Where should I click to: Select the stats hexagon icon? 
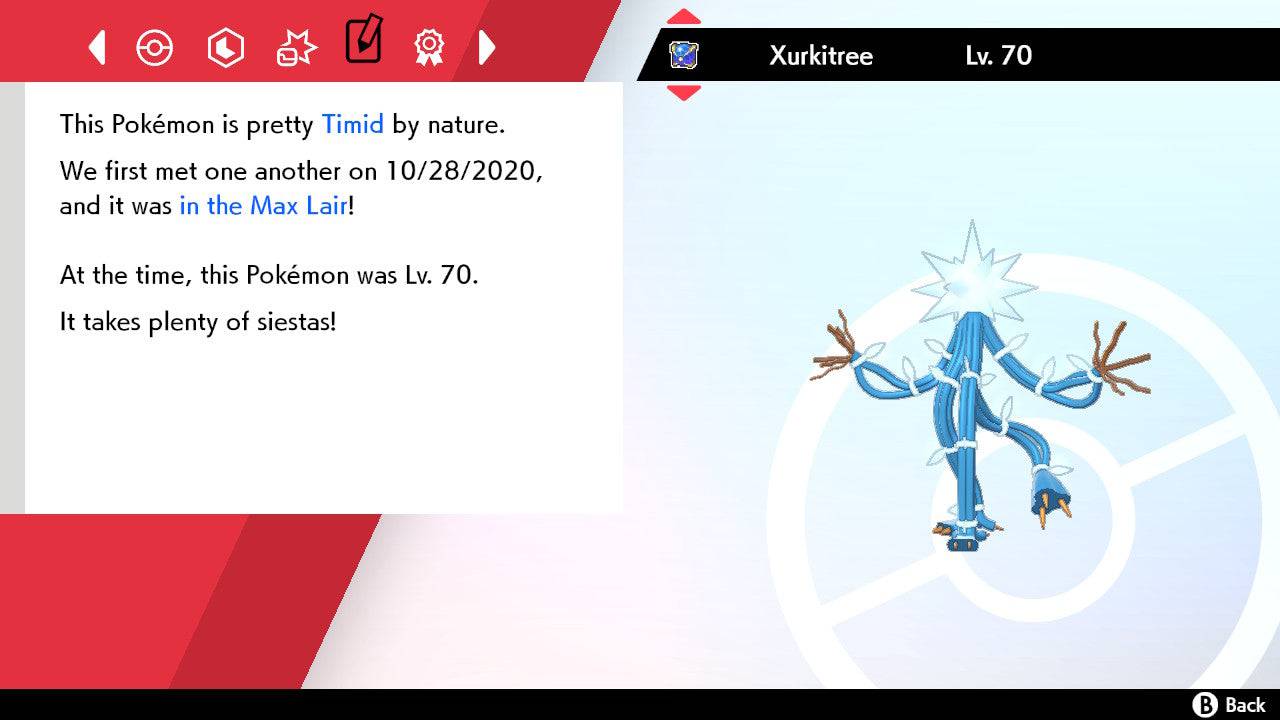click(225, 47)
